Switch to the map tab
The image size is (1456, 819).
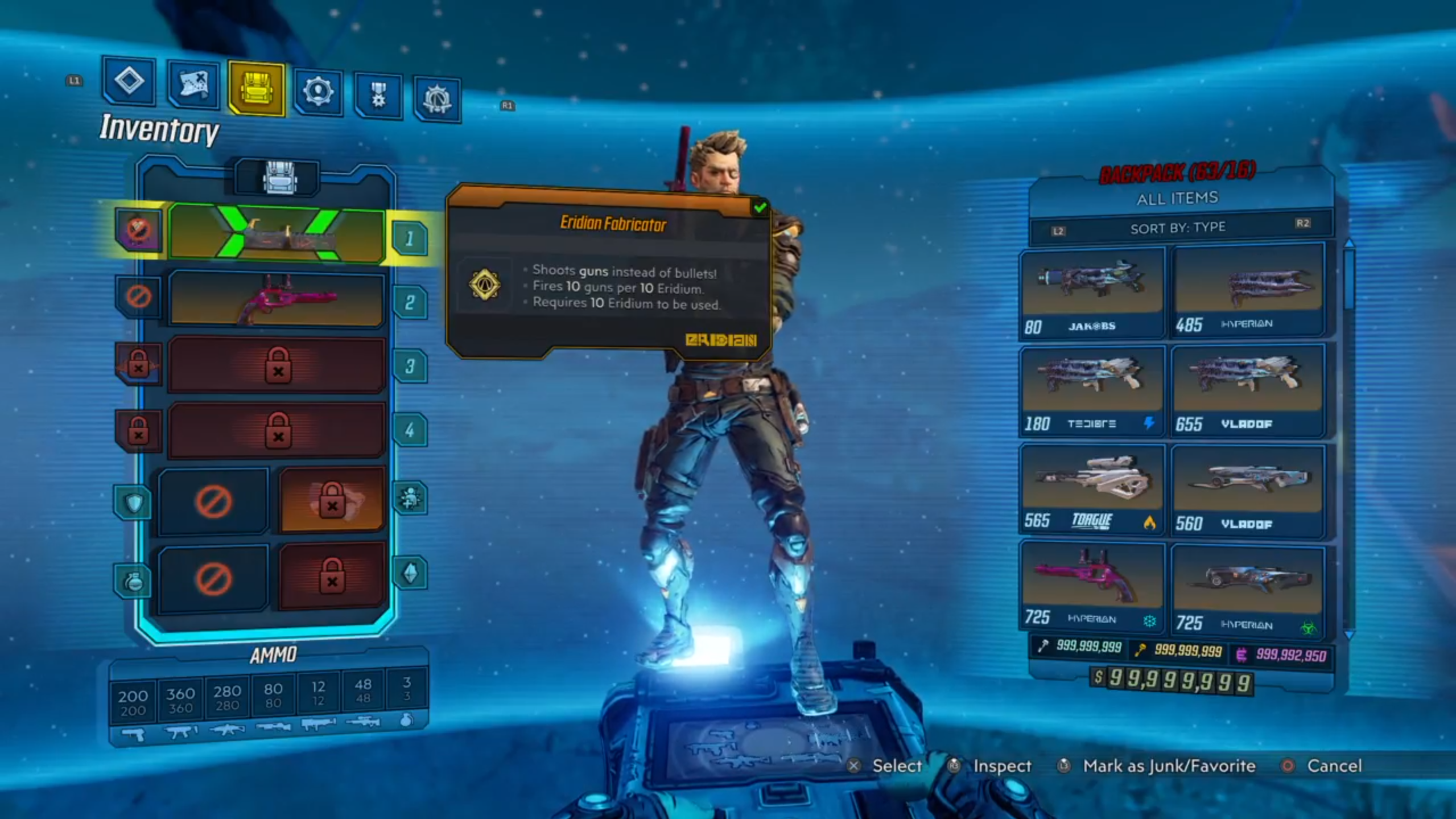(193, 85)
